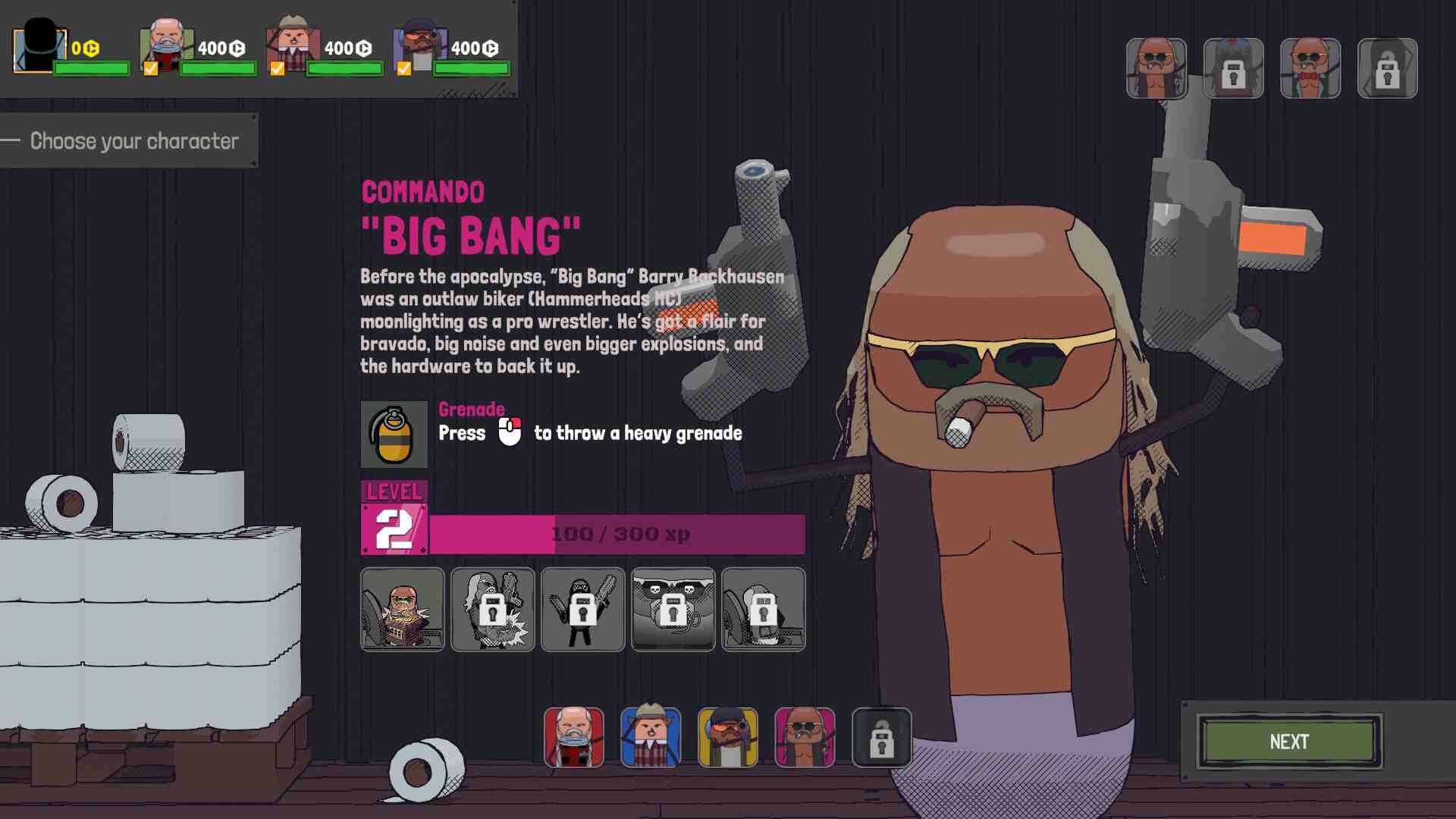
Task: Confirm with the green NEXT button
Action: pyautogui.click(x=1288, y=742)
